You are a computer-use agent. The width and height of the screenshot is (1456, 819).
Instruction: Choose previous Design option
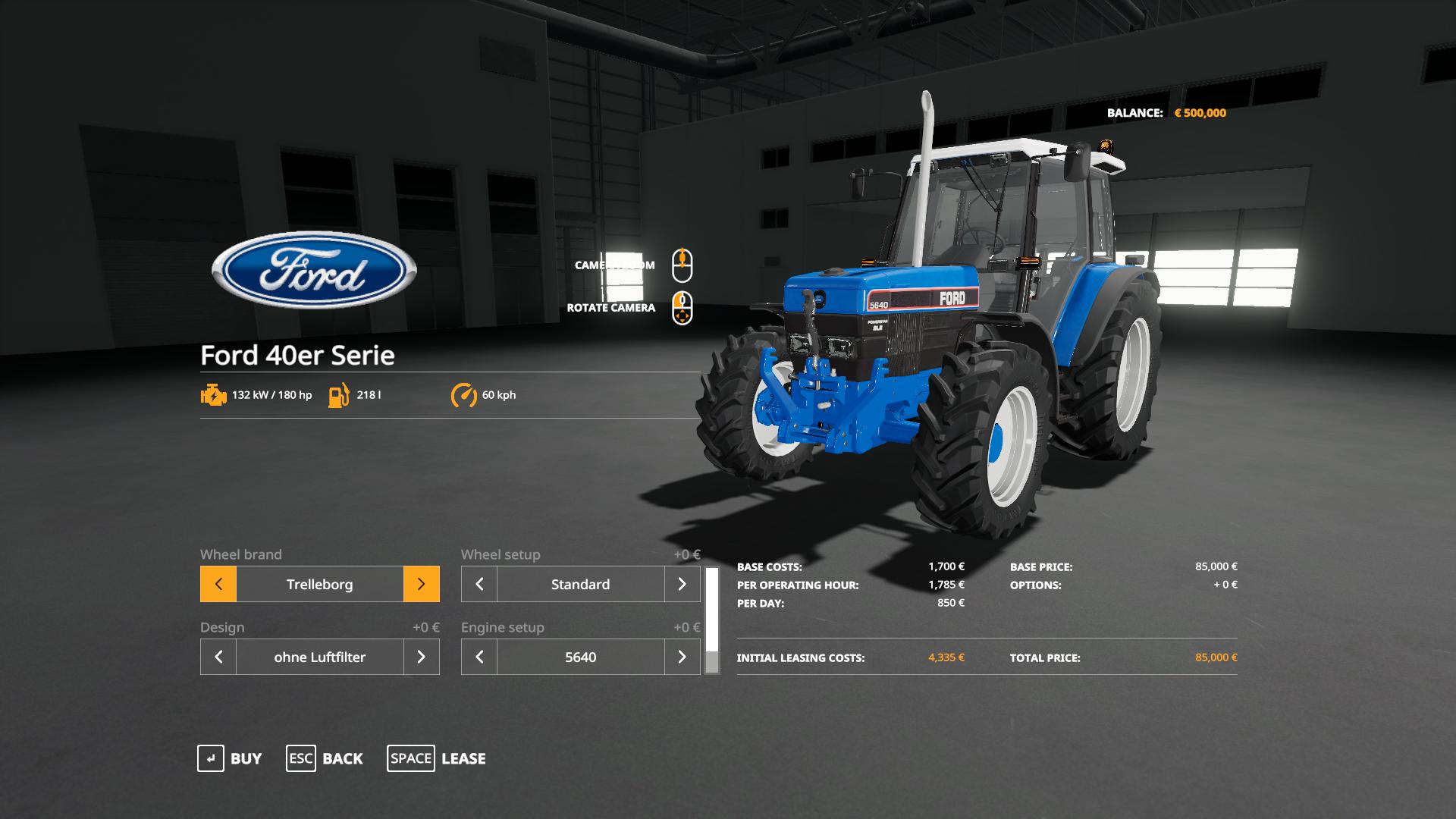click(218, 657)
